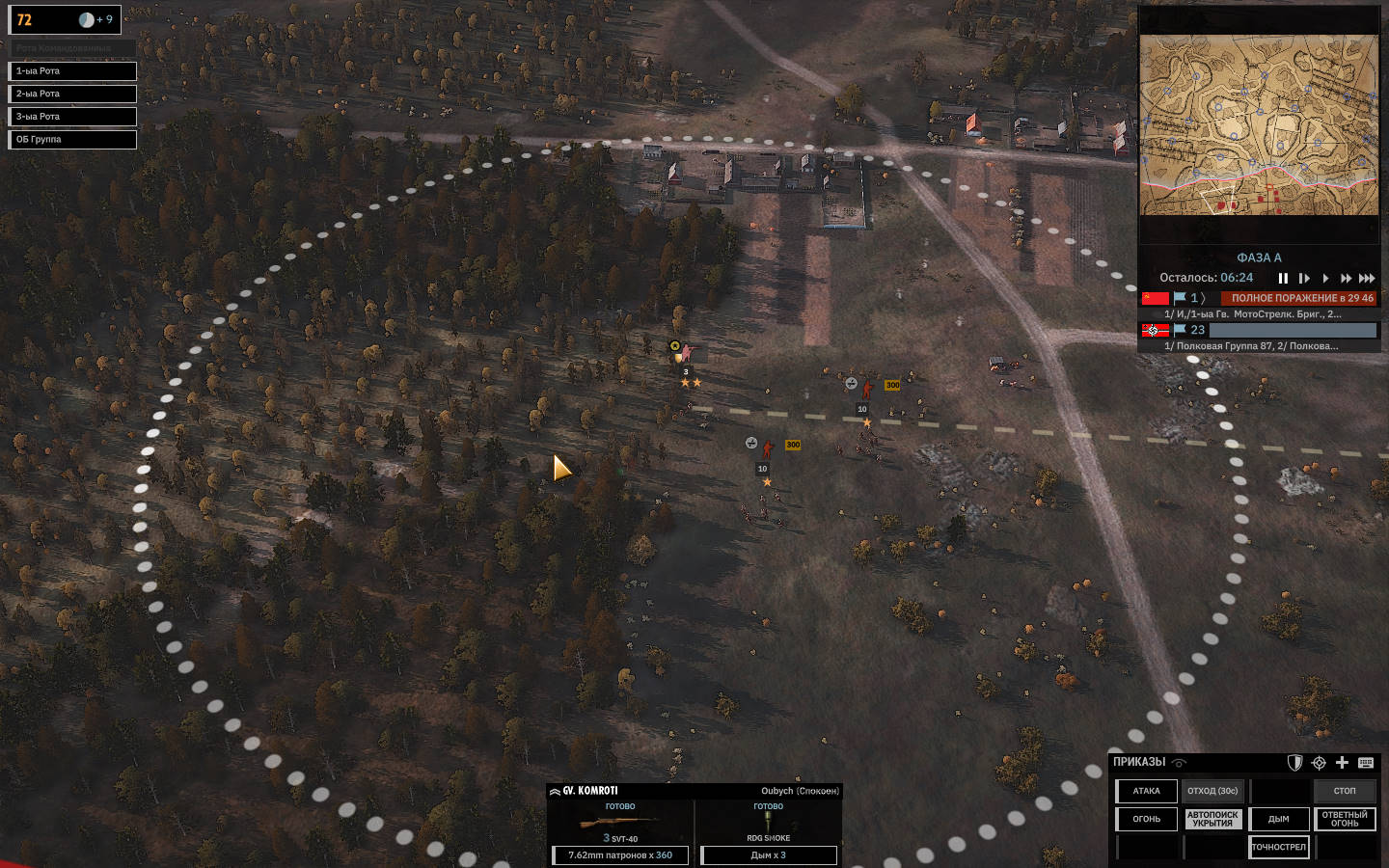Order the unit to СТОП
This screenshot has height=868, width=1389.
[1345, 791]
